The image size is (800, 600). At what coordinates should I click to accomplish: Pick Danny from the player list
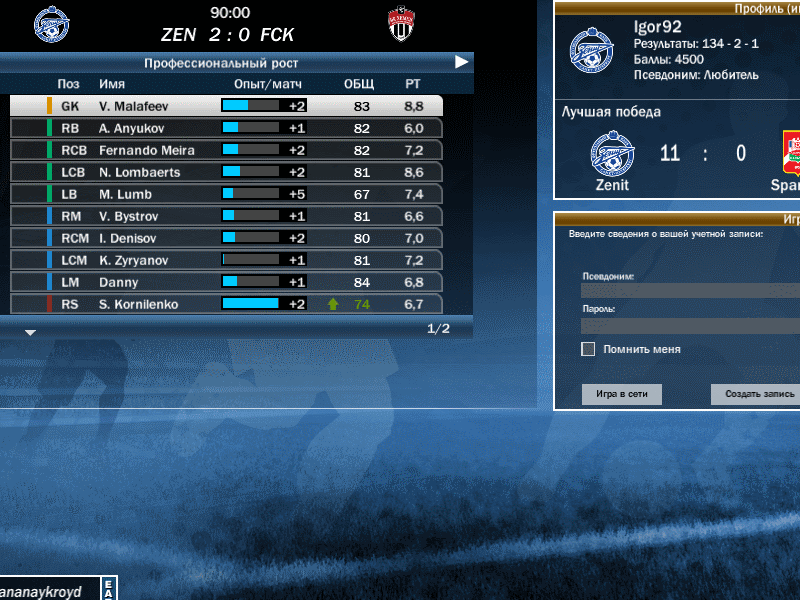226,282
